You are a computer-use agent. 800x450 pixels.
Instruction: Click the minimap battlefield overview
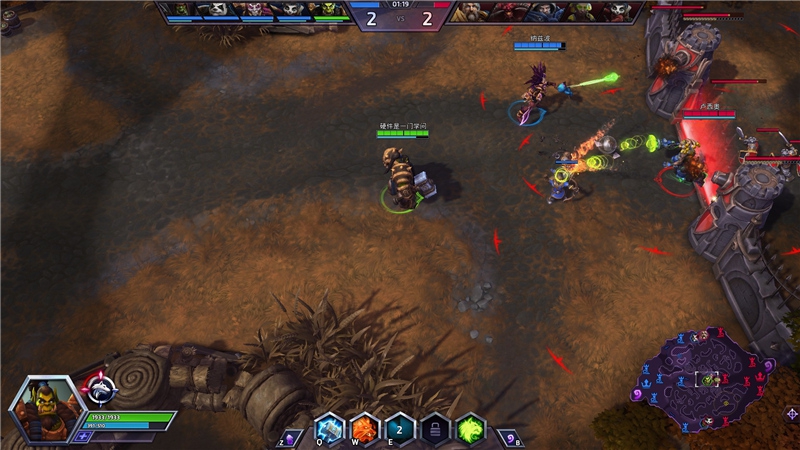pyautogui.click(x=705, y=378)
